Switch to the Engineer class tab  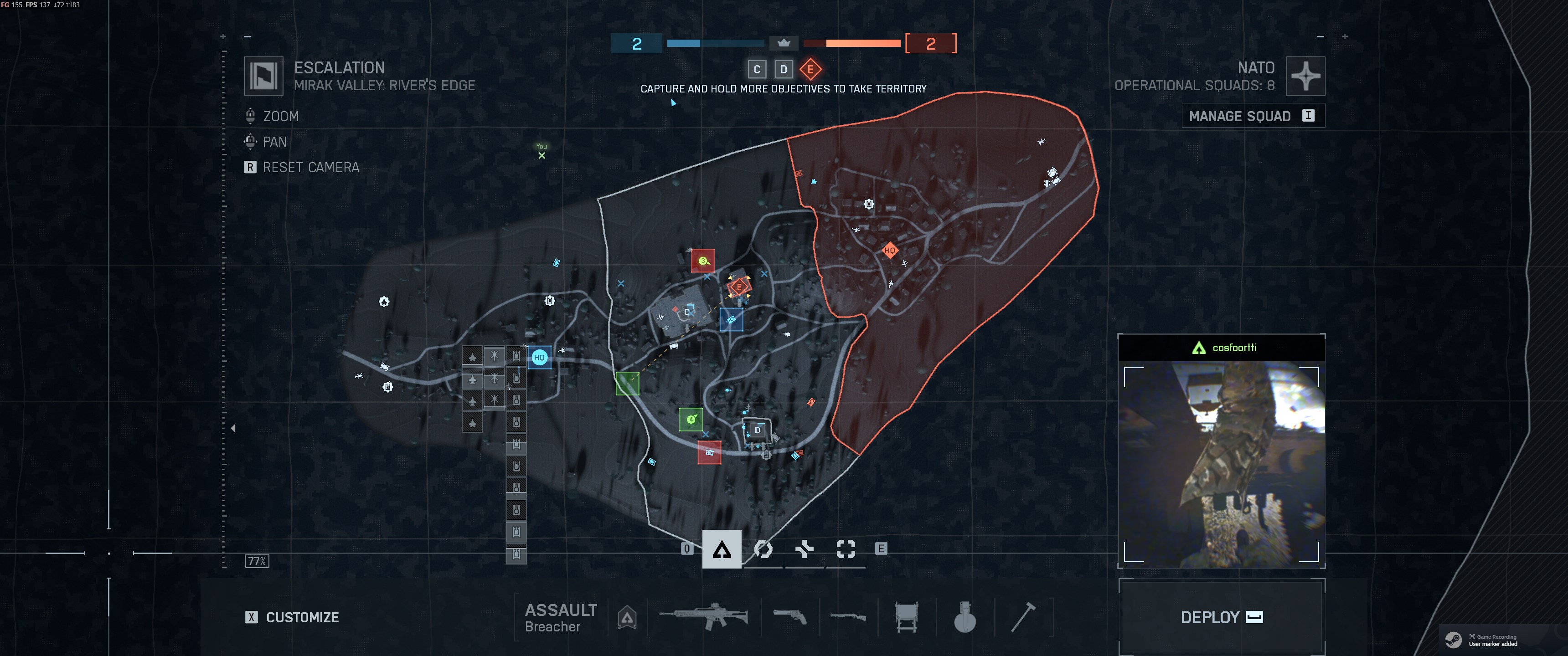tap(763, 549)
